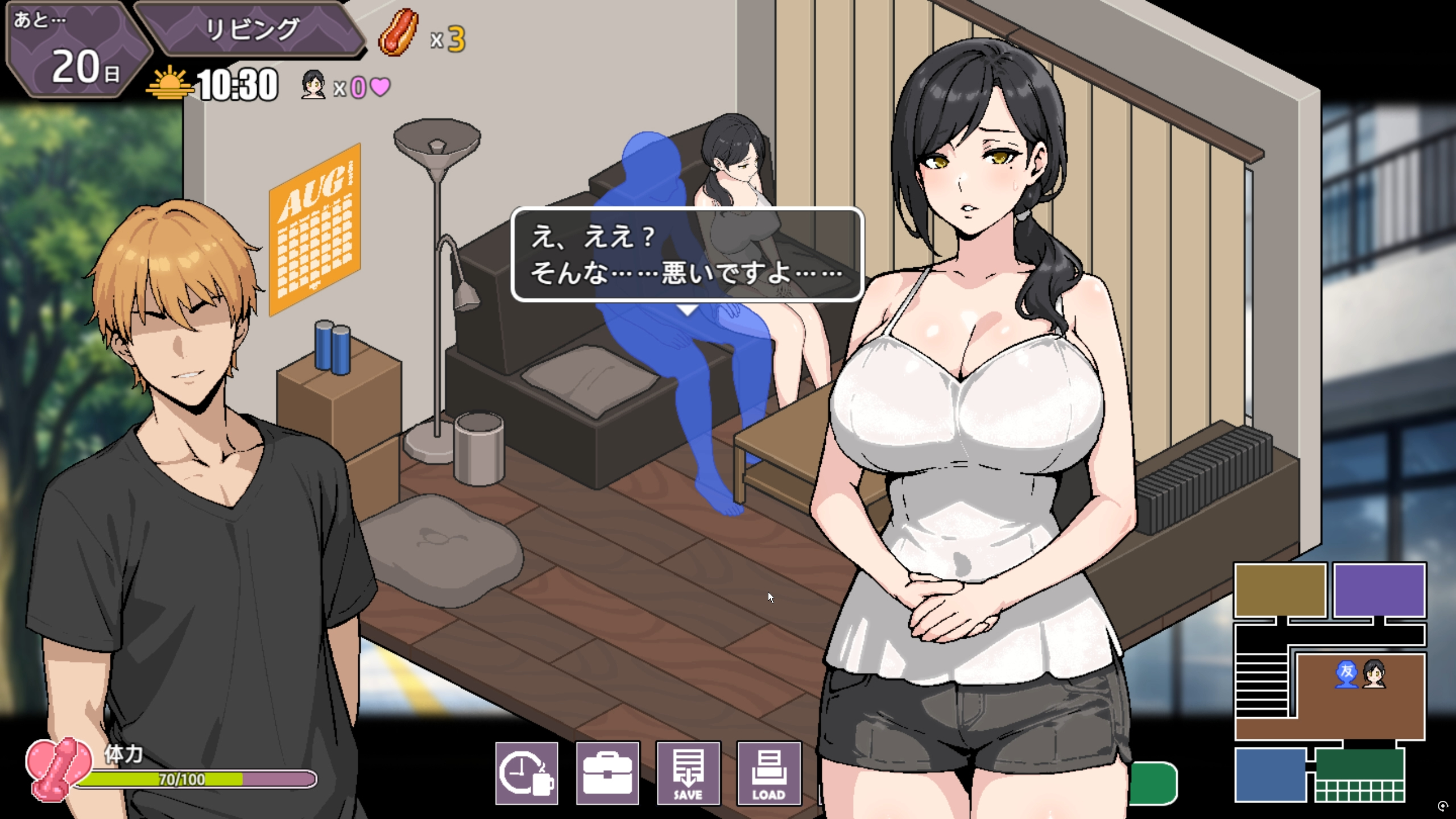Click the SAVE button

tap(688, 773)
